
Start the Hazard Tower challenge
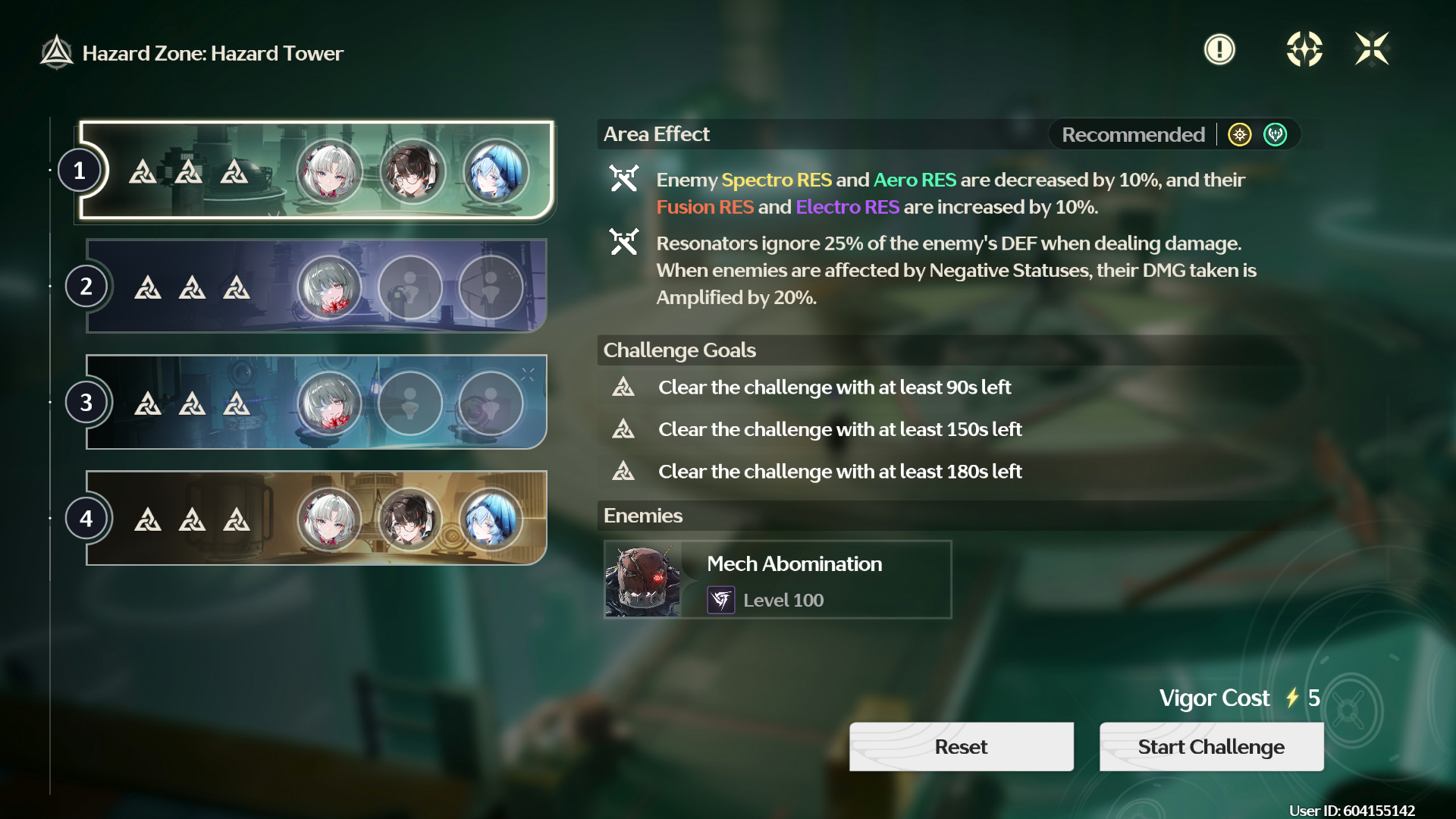[1211, 747]
